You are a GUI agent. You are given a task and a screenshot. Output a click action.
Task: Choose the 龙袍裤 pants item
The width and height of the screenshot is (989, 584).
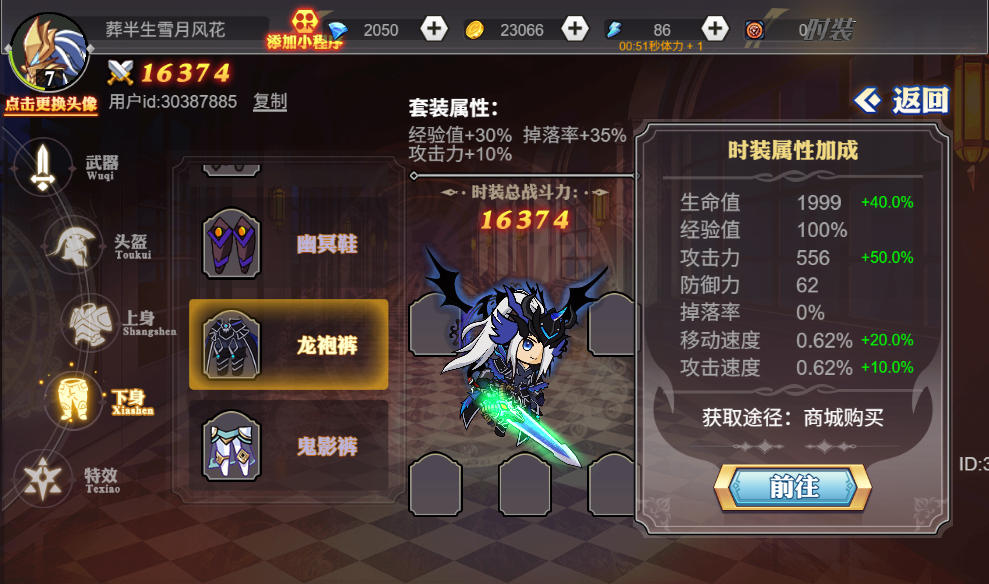288,345
